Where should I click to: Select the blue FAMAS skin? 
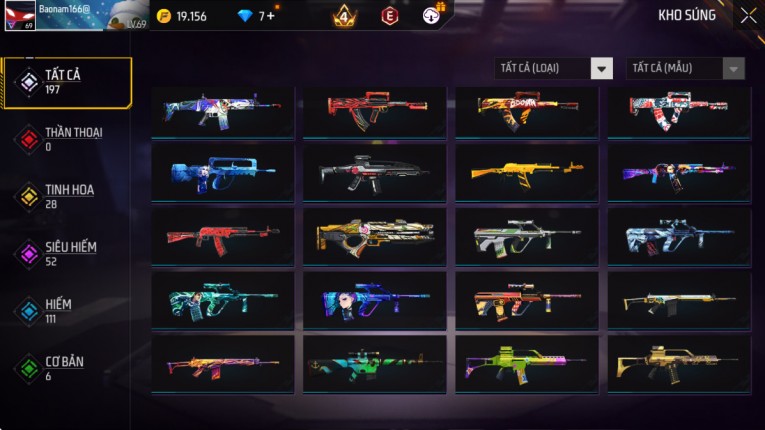pos(223,174)
